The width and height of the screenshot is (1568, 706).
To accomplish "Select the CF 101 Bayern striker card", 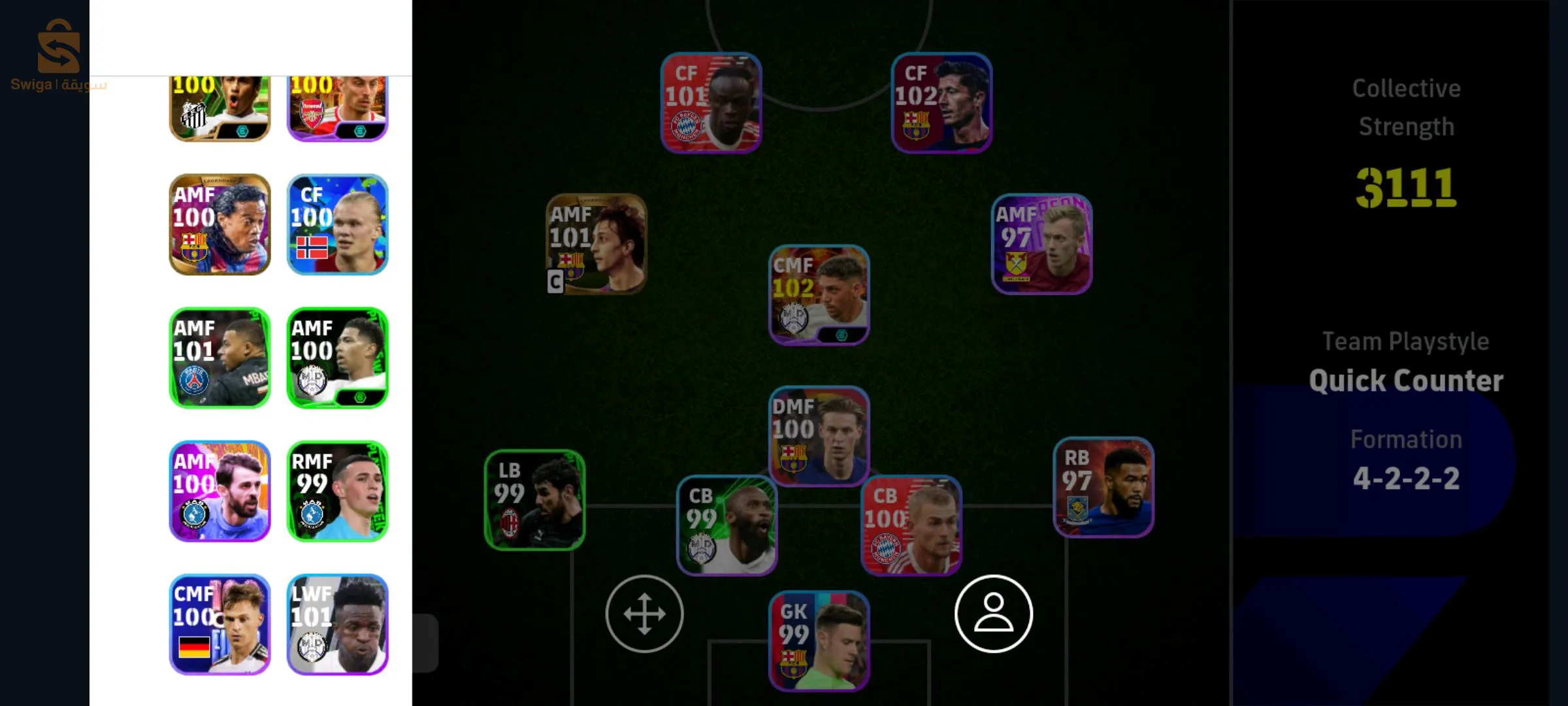I will pyautogui.click(x=711, y=105).
